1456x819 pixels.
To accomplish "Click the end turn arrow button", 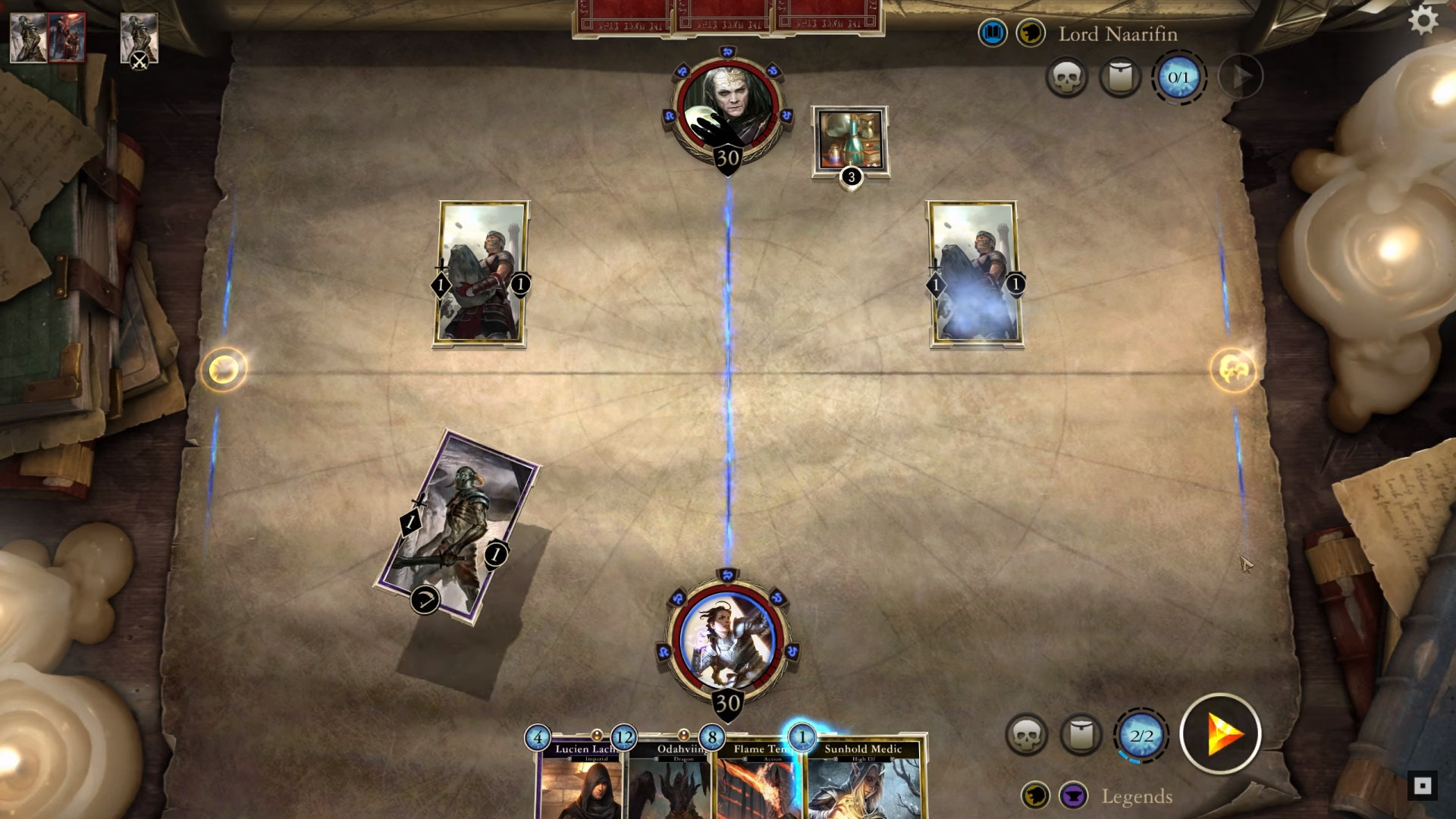I will 1220,734.
